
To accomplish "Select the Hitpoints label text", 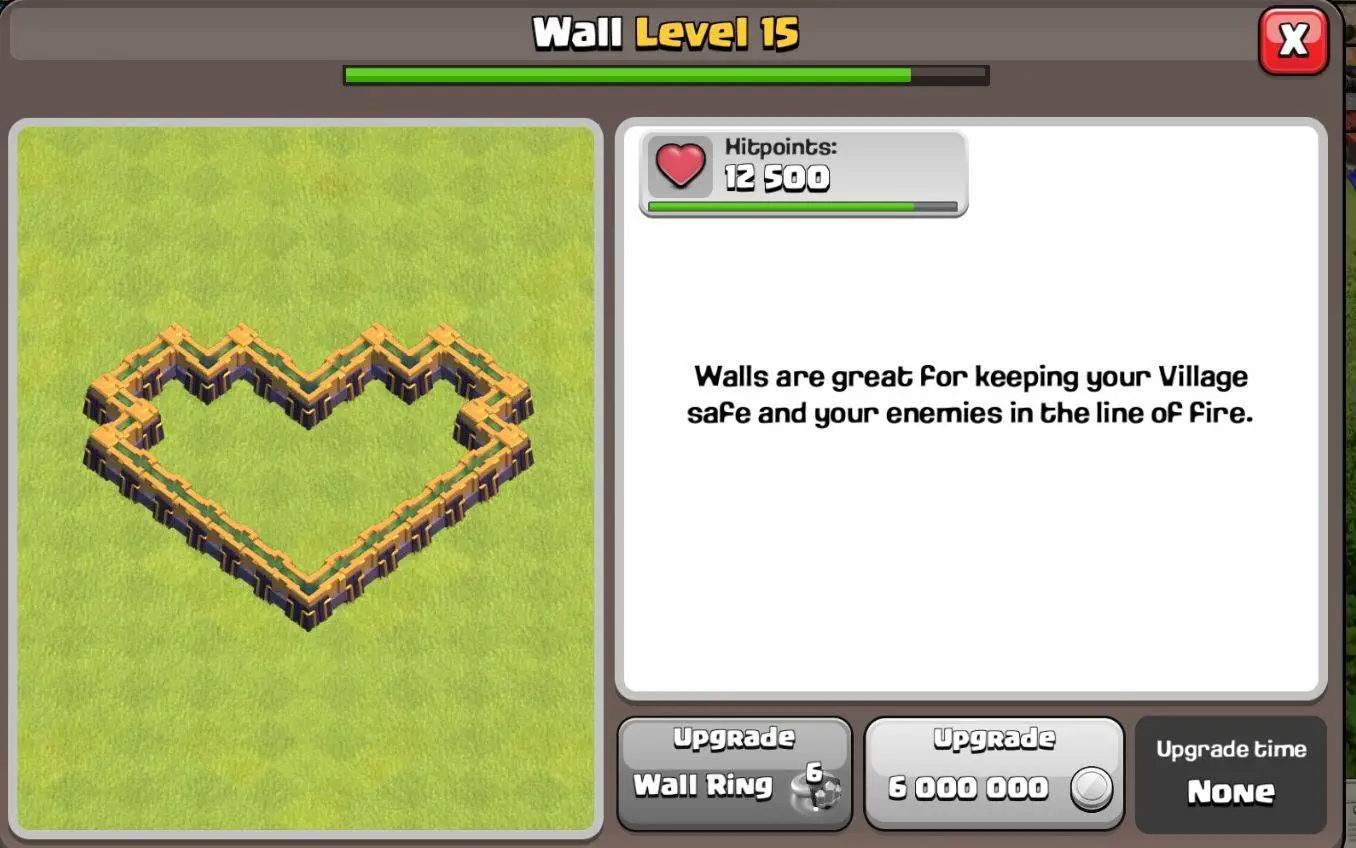I will click(779, 146).
